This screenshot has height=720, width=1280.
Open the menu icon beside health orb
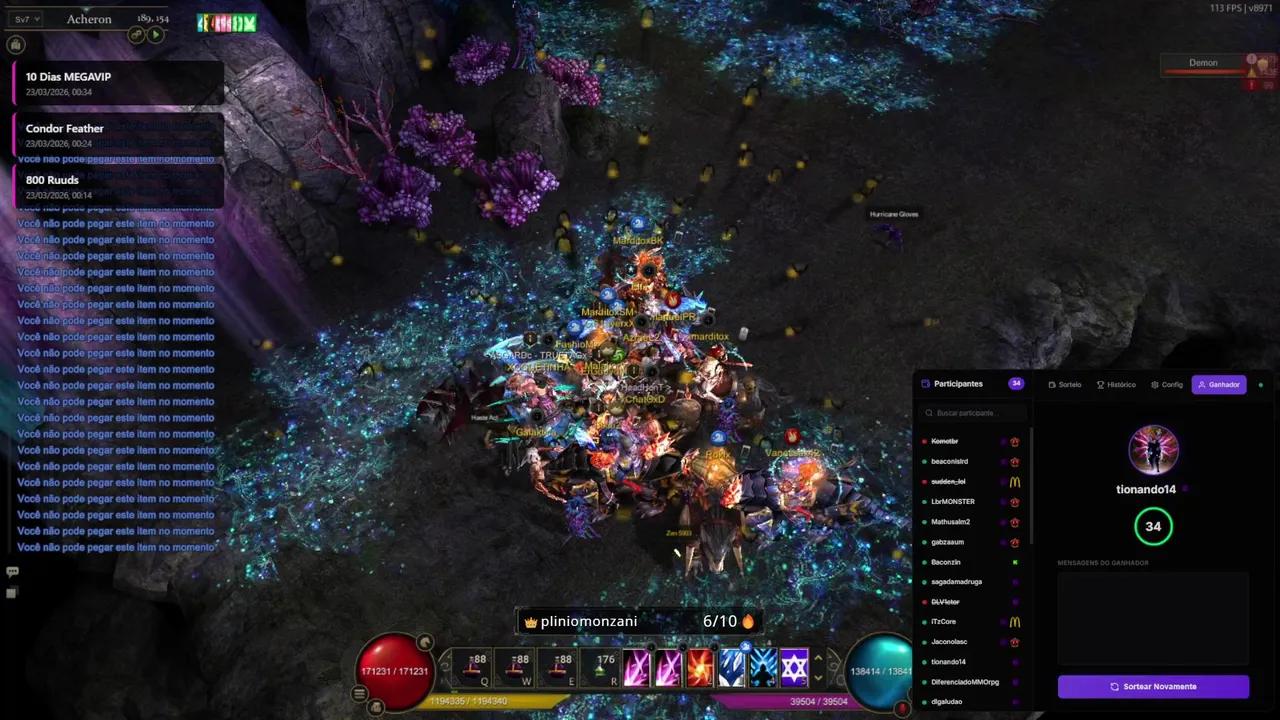359,693
